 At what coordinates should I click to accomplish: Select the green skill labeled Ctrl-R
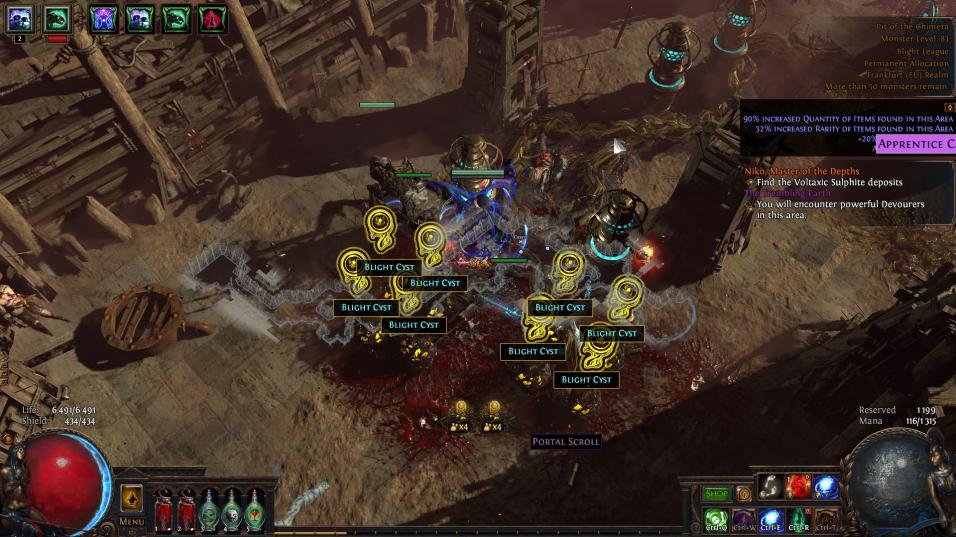[798, 519]
